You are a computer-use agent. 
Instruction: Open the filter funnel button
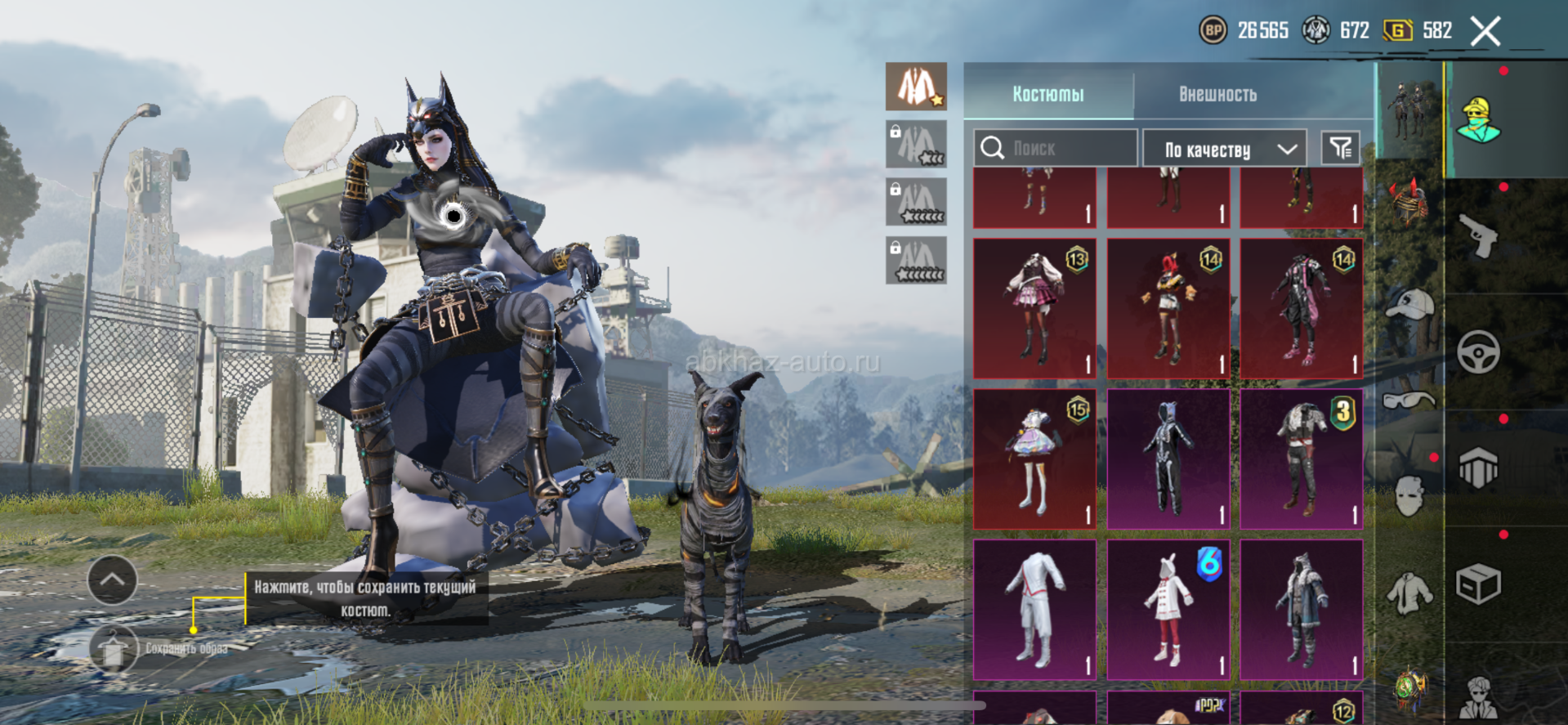(x=1340, y=148)
